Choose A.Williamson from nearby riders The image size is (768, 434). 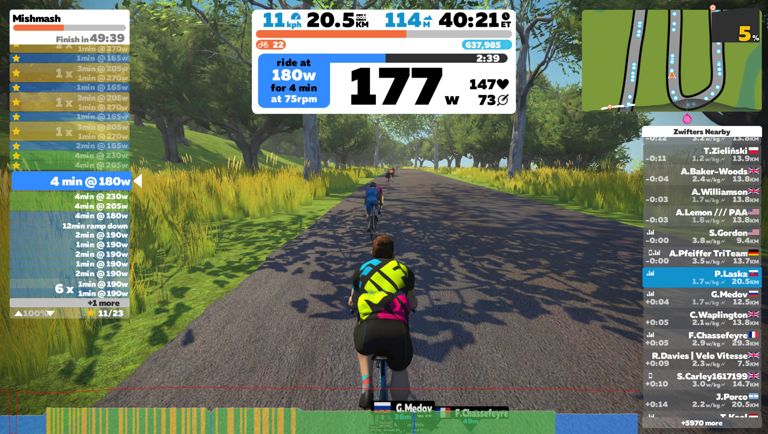pos(701,195)
